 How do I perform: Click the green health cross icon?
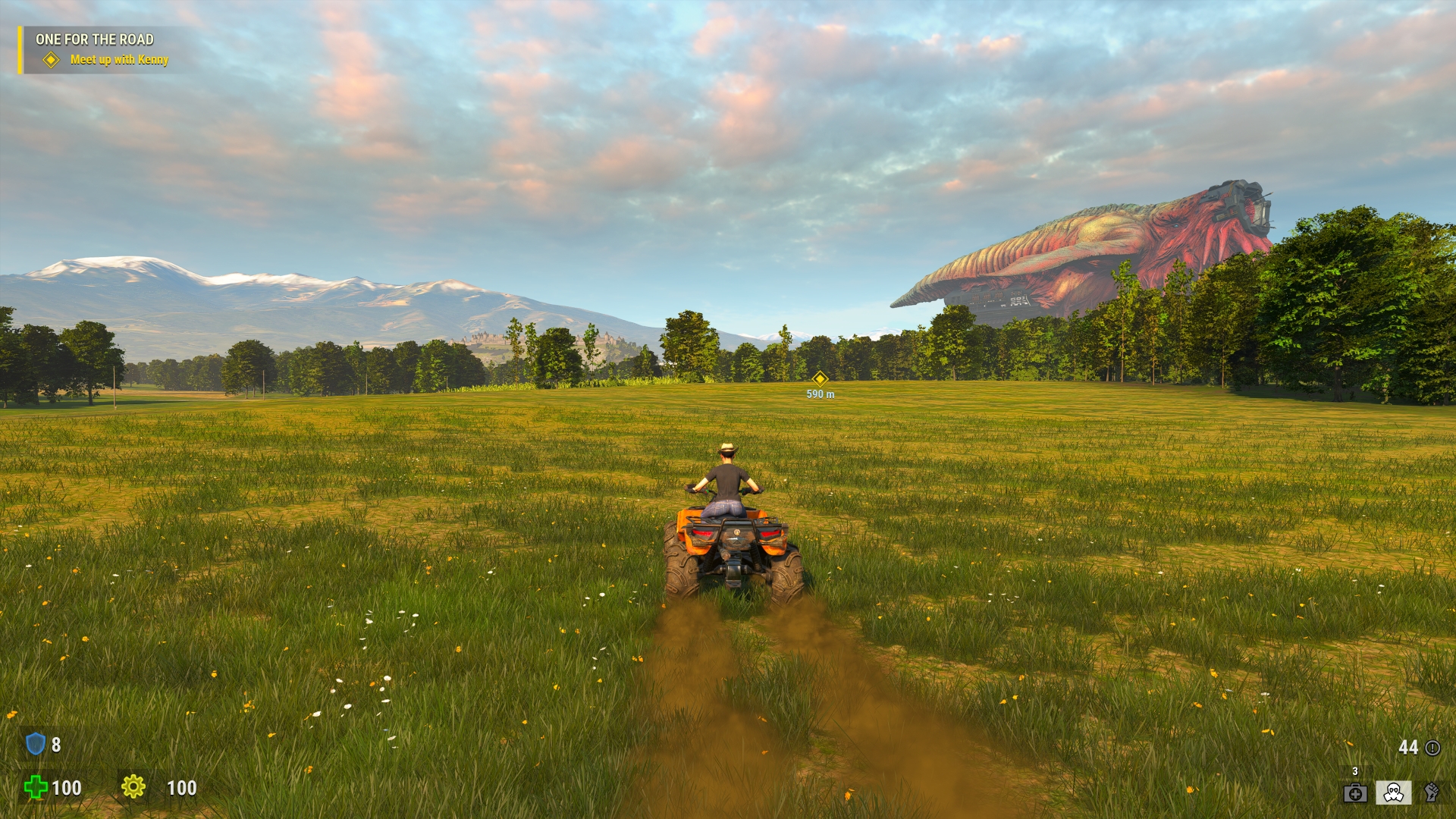[x=36, y=787]
